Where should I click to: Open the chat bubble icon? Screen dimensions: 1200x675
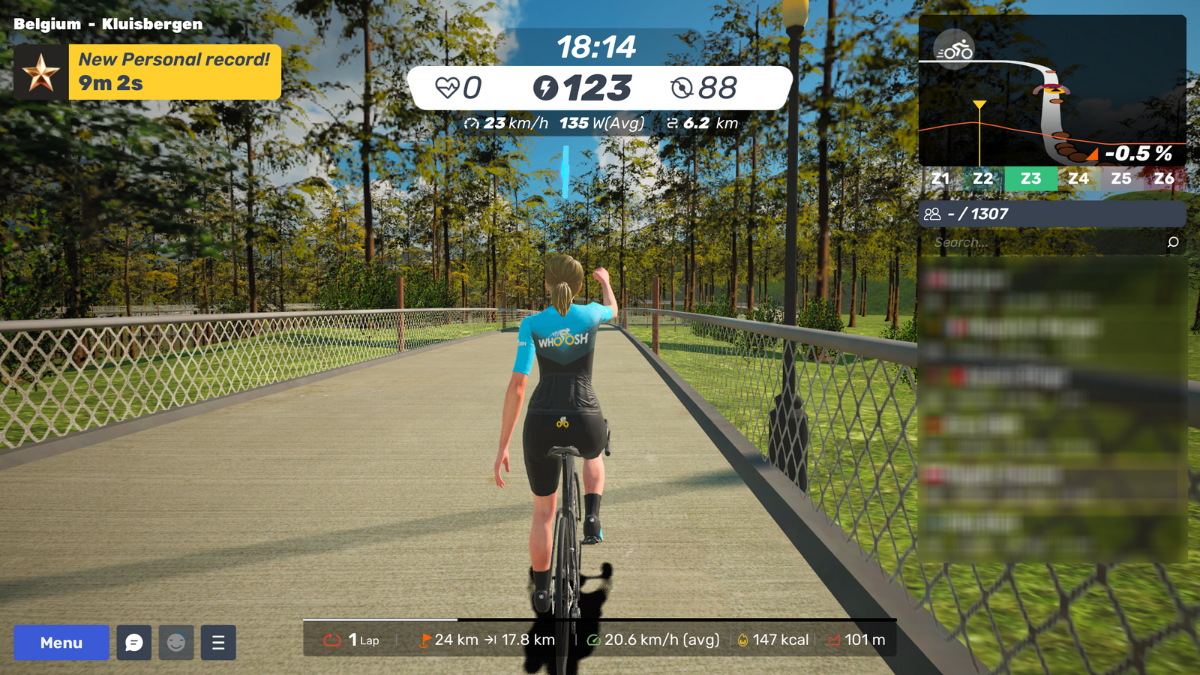(x=134, y=643)
